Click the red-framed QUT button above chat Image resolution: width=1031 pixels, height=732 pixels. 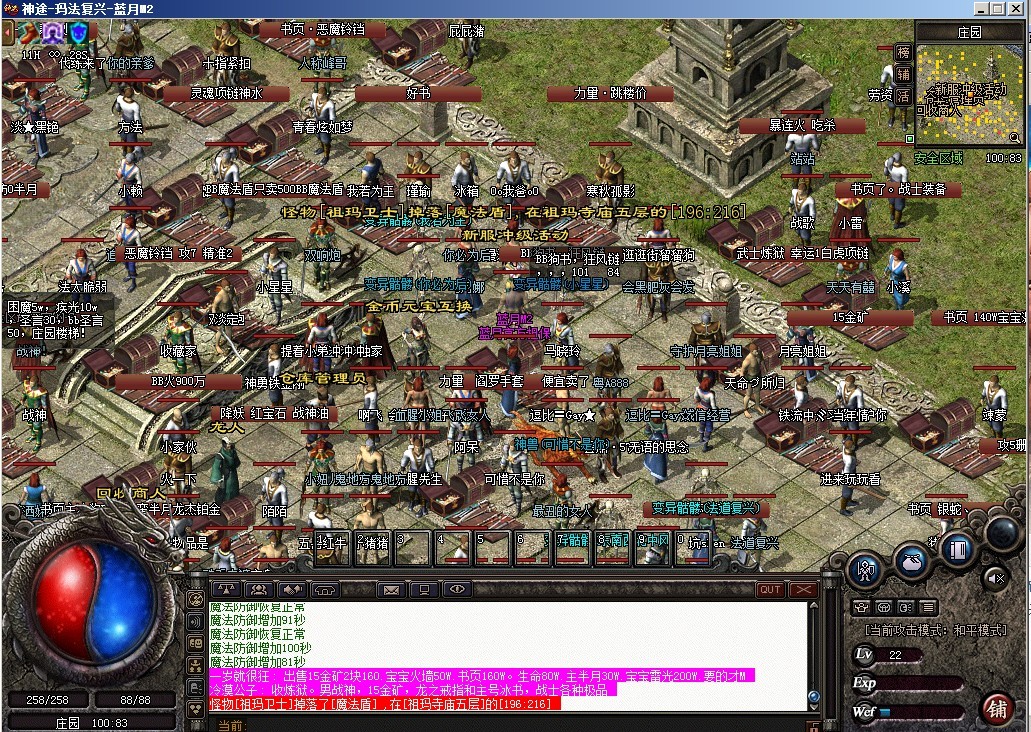[770, 590]
